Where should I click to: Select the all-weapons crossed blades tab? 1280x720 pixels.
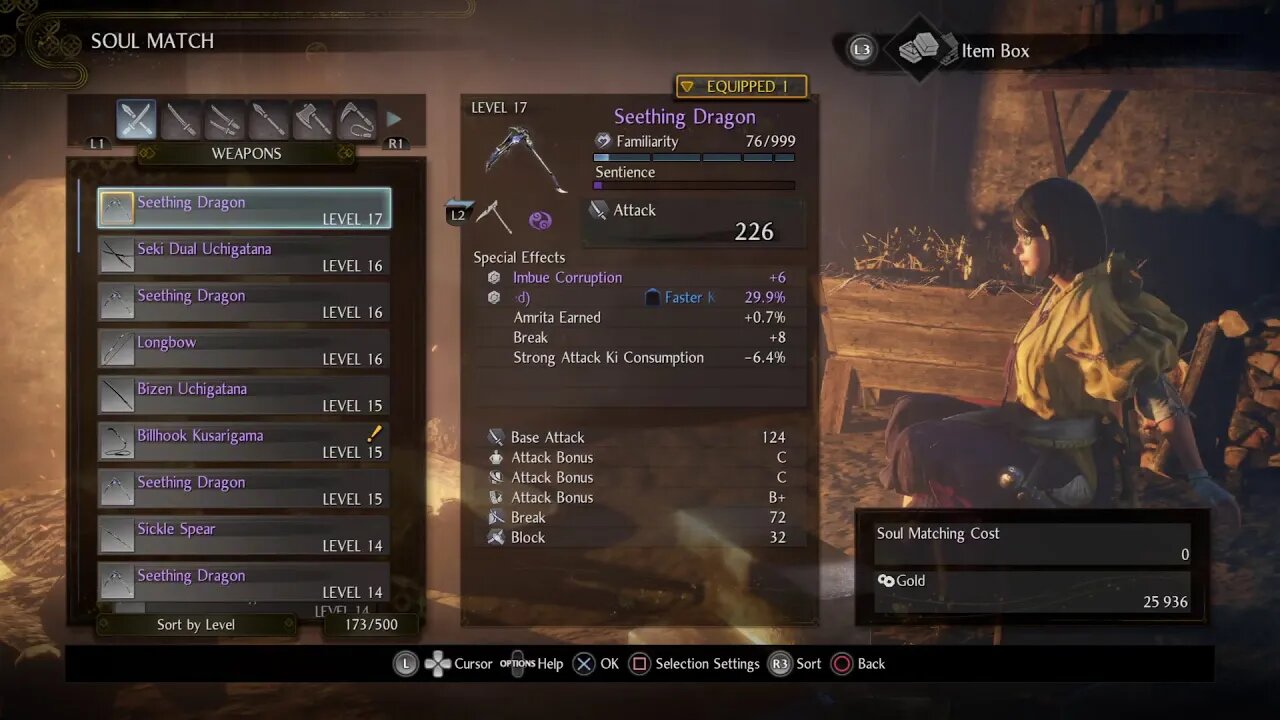point(136,120)
